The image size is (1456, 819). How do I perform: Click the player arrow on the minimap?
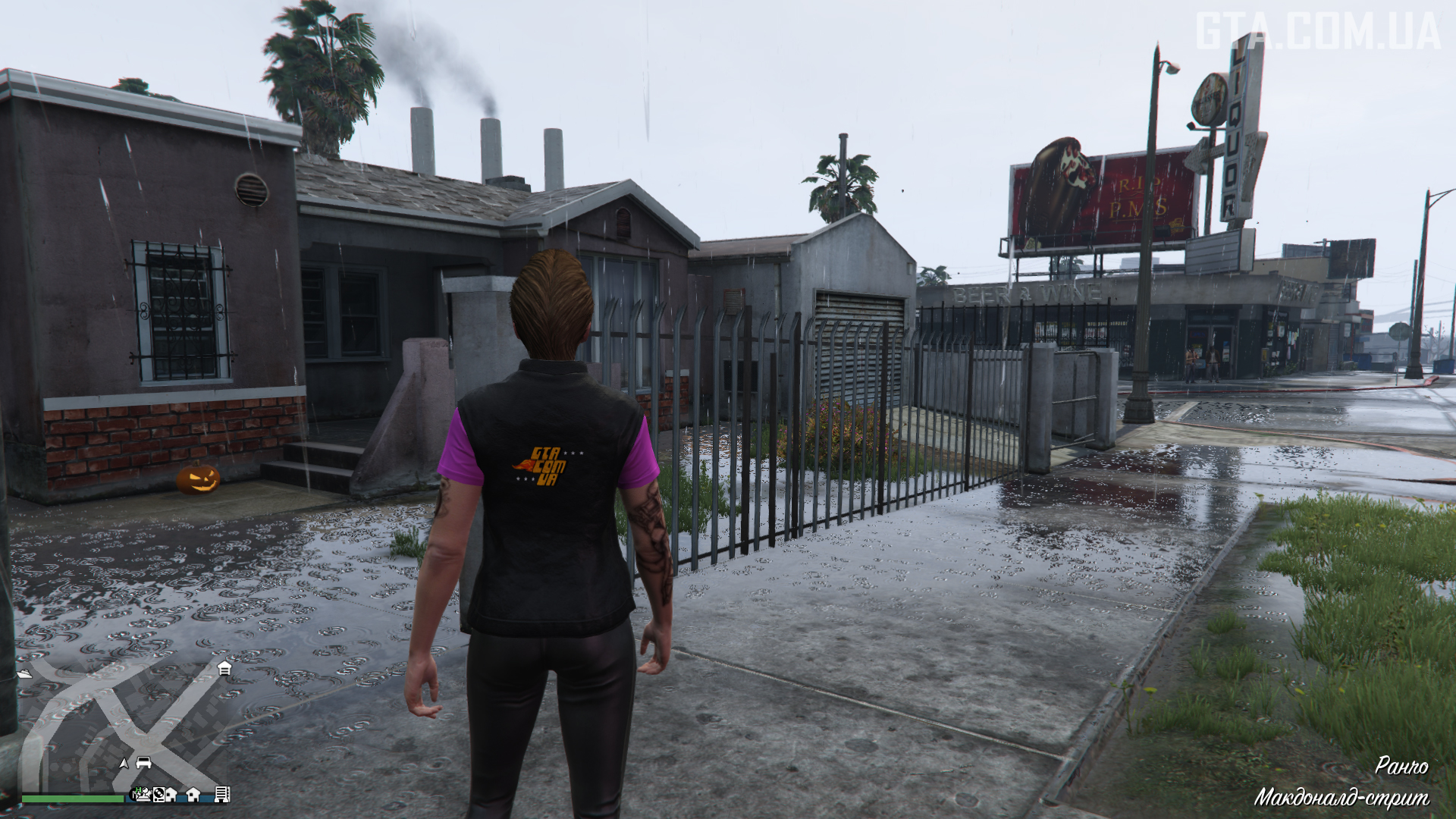124,763
